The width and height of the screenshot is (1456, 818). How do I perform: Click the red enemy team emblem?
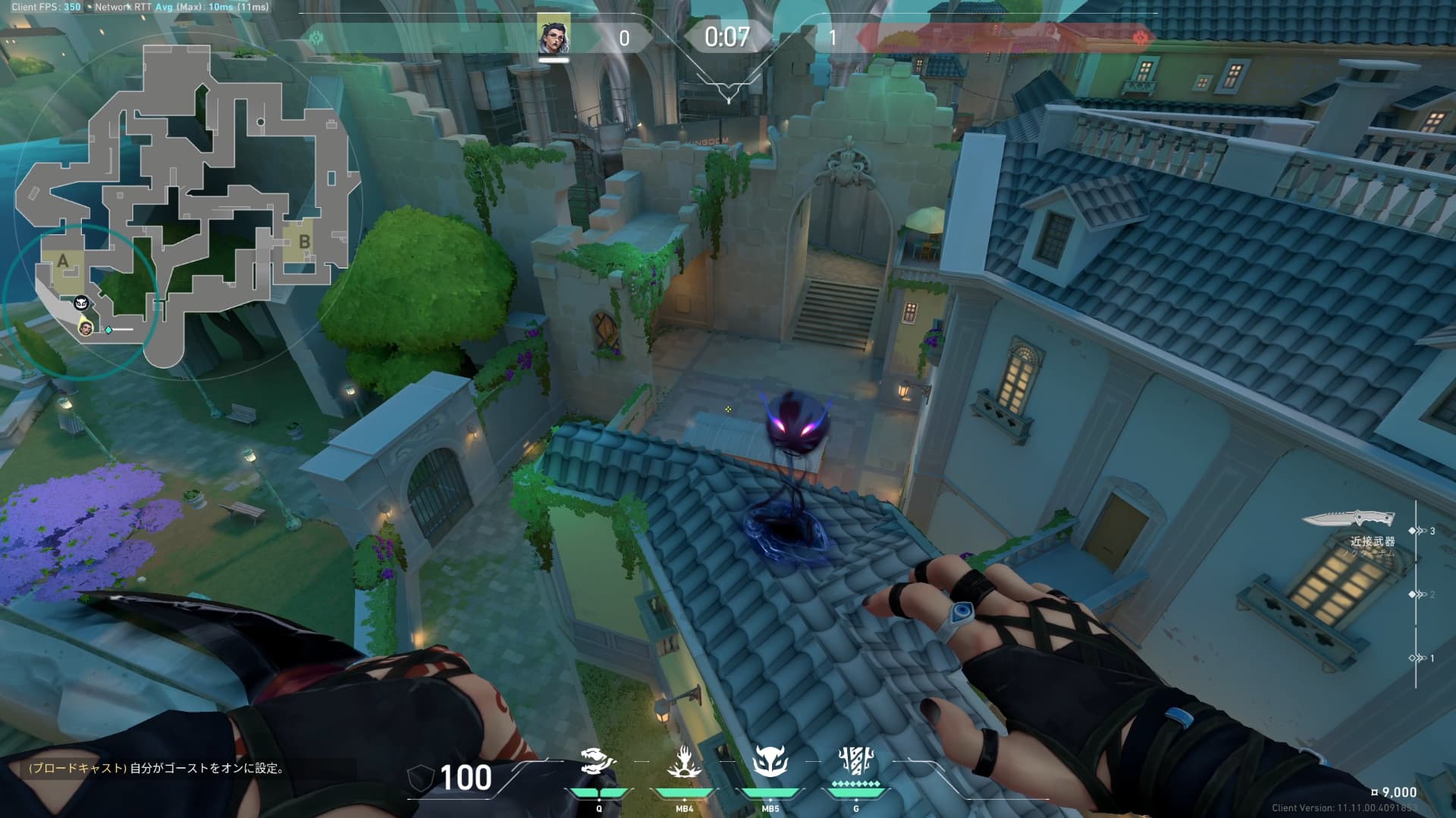tap(1140, 37)
